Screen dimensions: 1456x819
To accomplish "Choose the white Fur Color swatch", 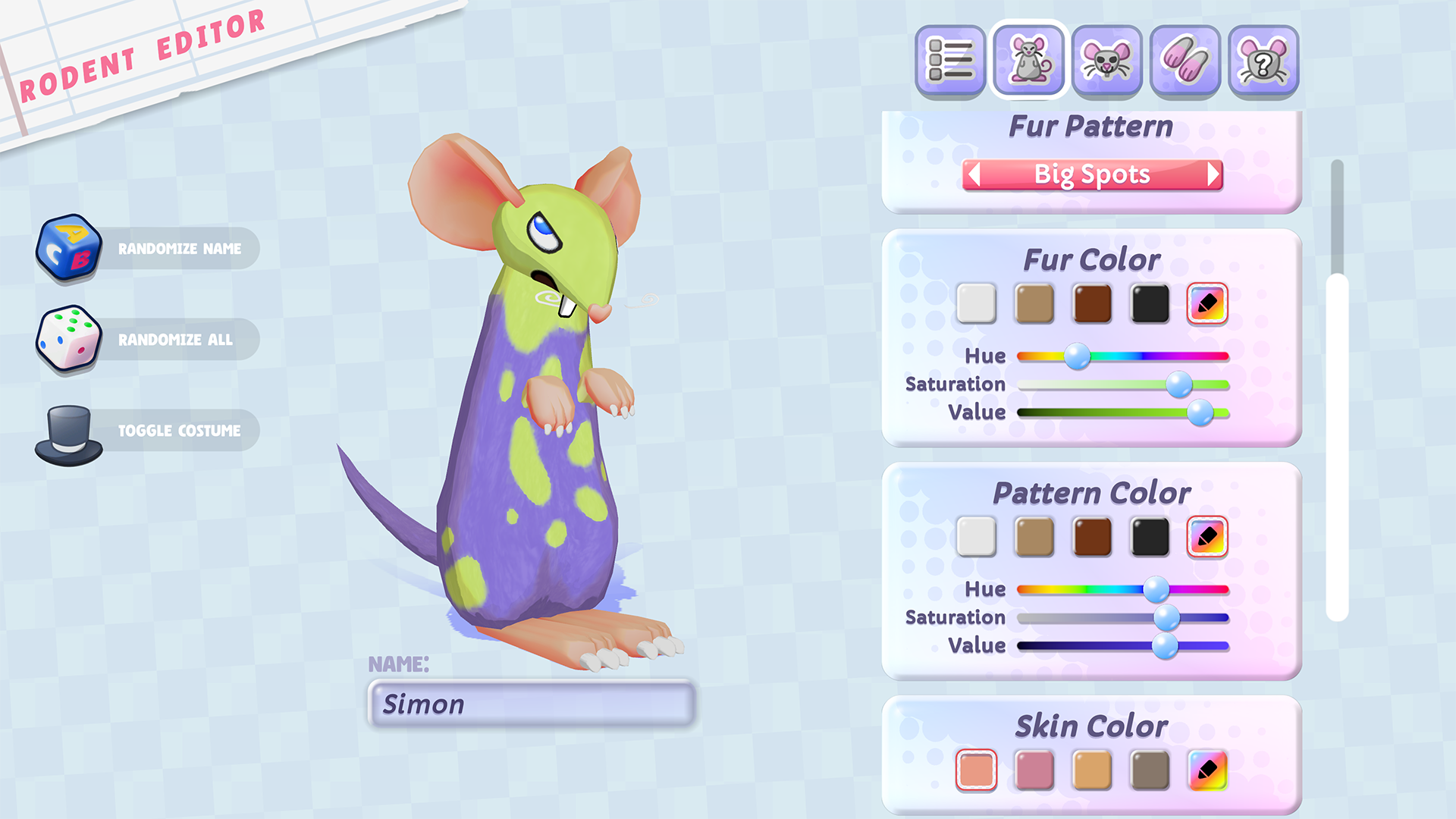I will [x=976, y=304].
